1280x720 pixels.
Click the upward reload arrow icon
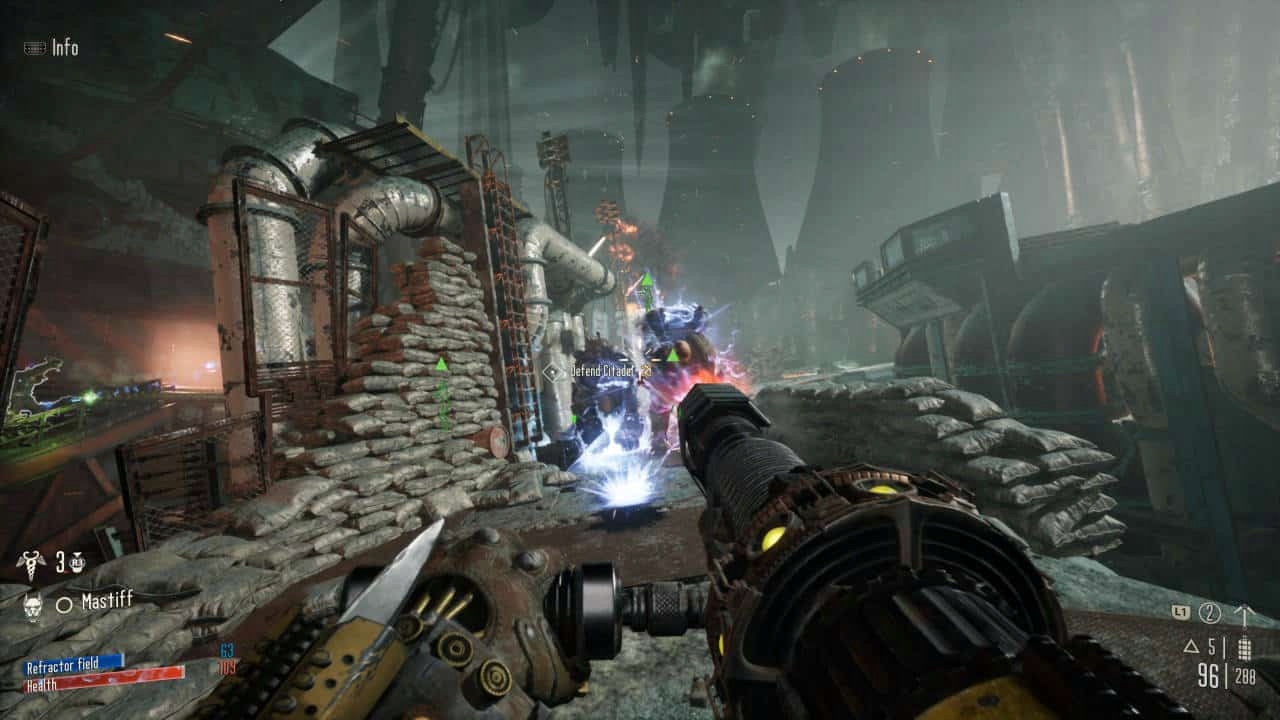point(1245,612)
